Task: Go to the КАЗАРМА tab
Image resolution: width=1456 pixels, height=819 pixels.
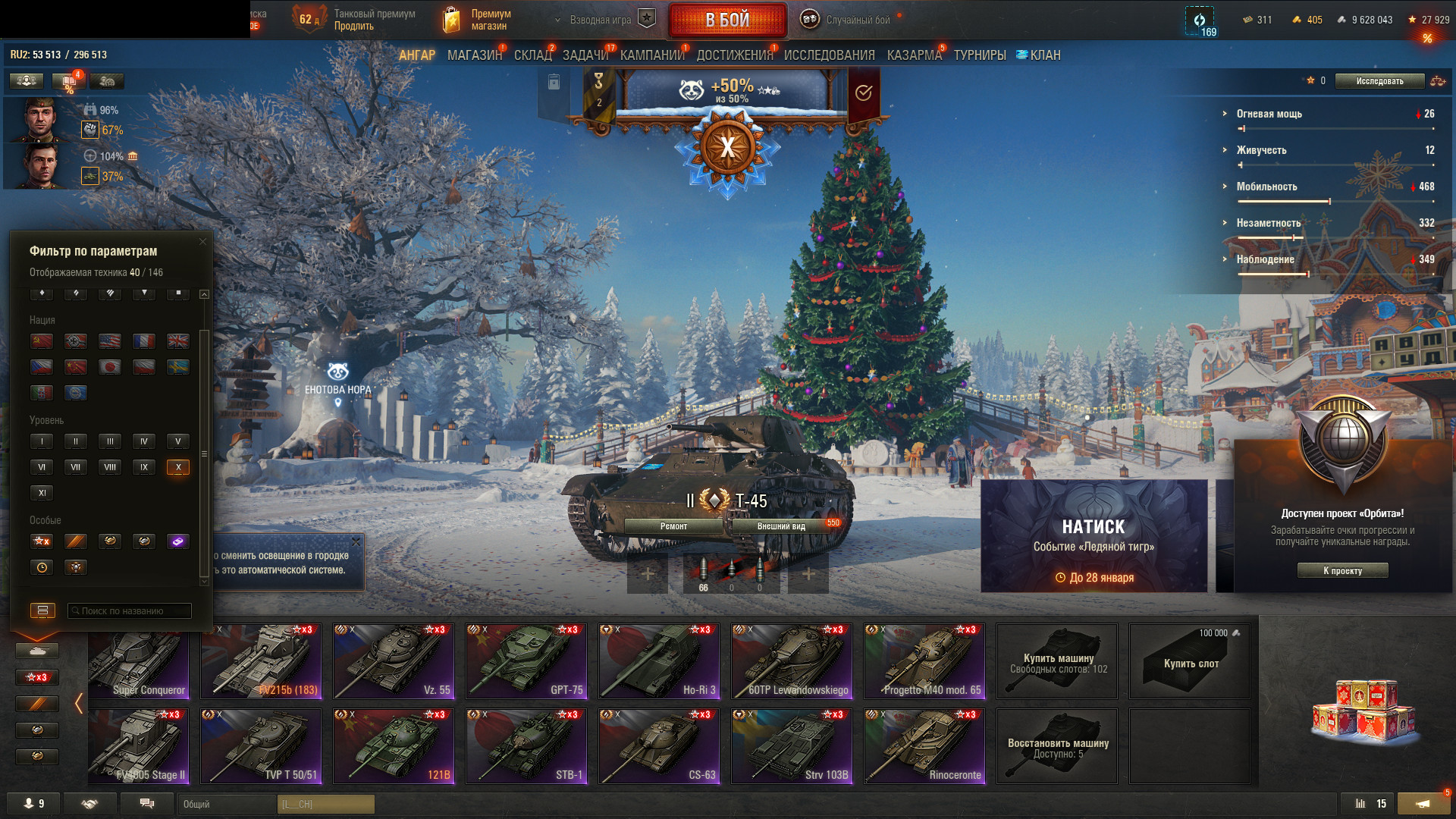Action: click(914, 55)
